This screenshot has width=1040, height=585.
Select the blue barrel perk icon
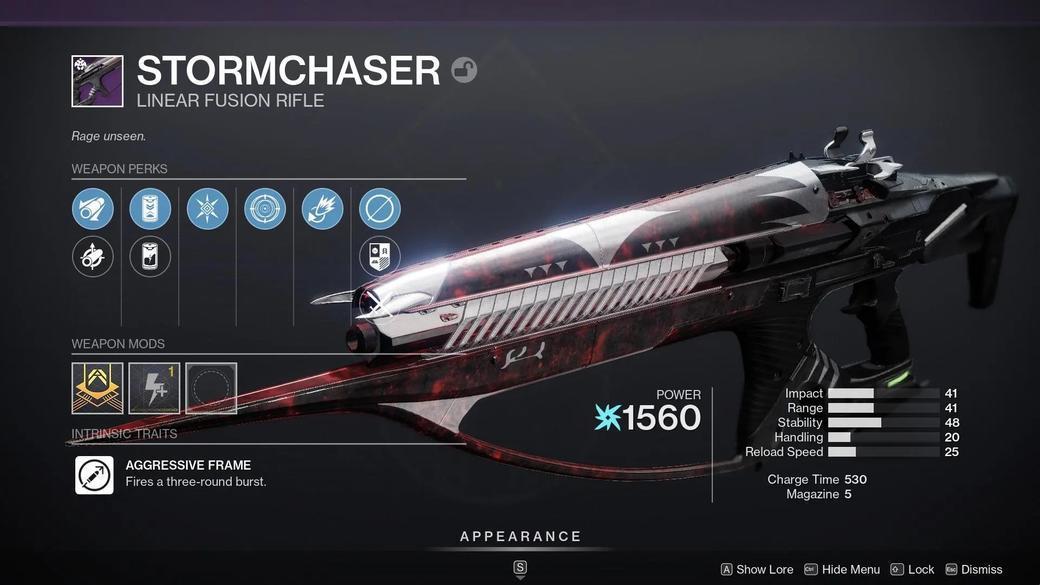(92, 209)
